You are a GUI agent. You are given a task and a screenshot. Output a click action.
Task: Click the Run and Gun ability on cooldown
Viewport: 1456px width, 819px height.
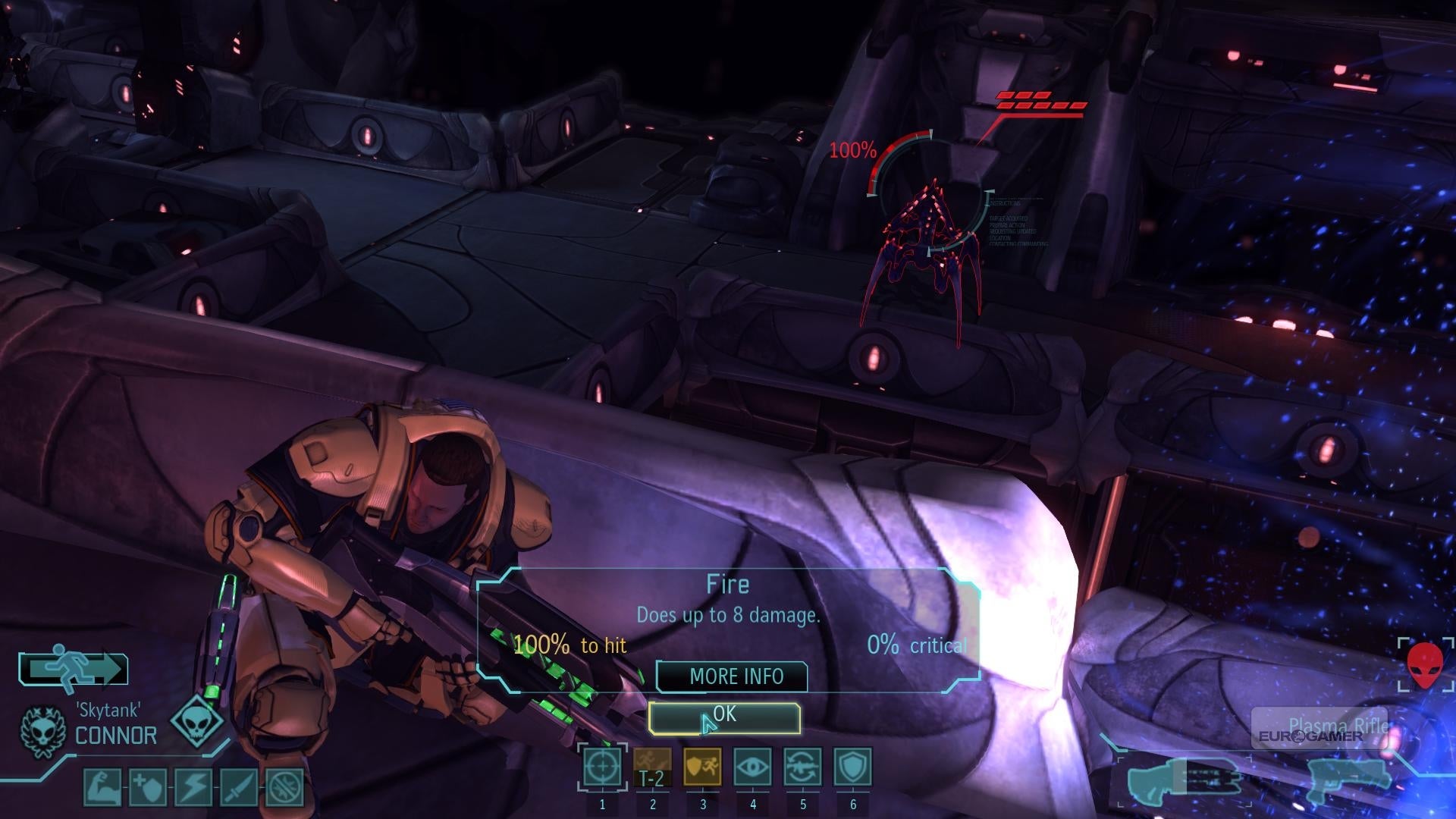pyautogui.click(x=652, y=767)
